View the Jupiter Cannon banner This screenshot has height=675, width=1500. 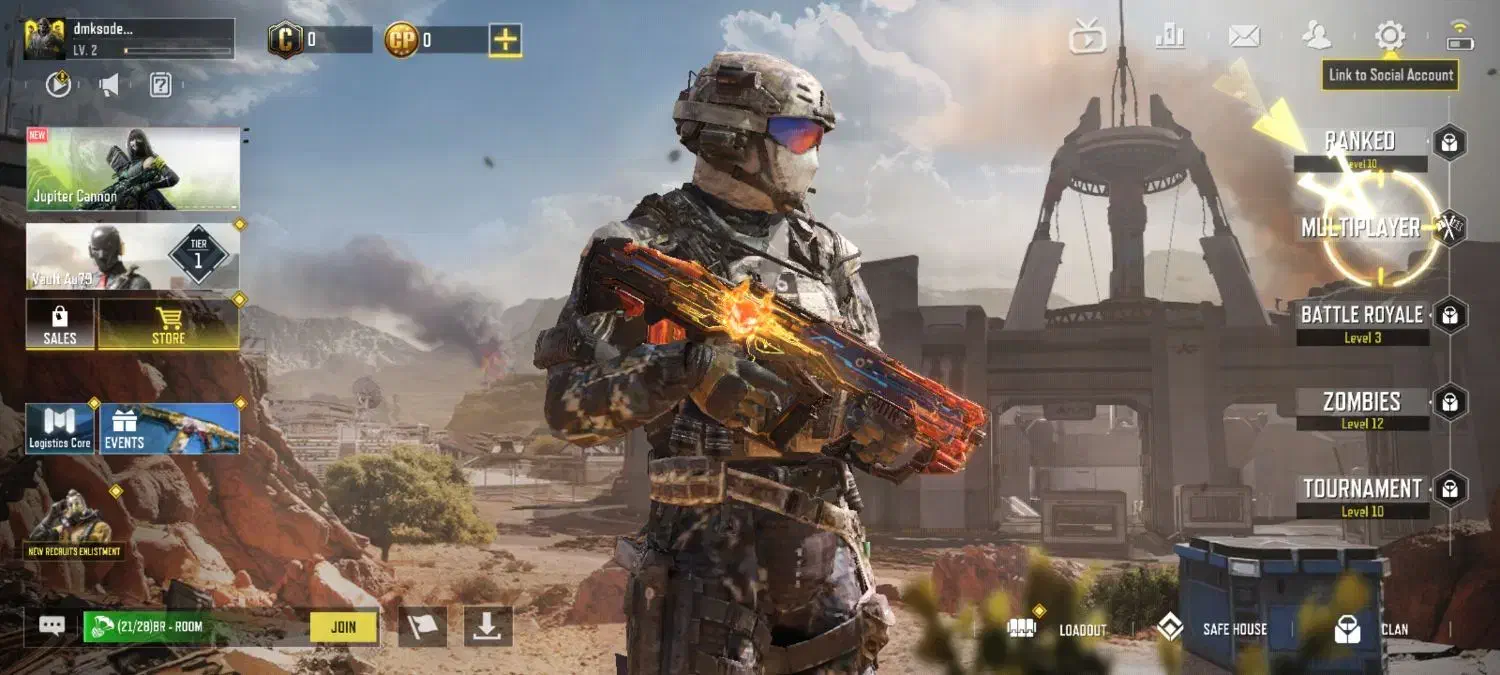[133, 168]
